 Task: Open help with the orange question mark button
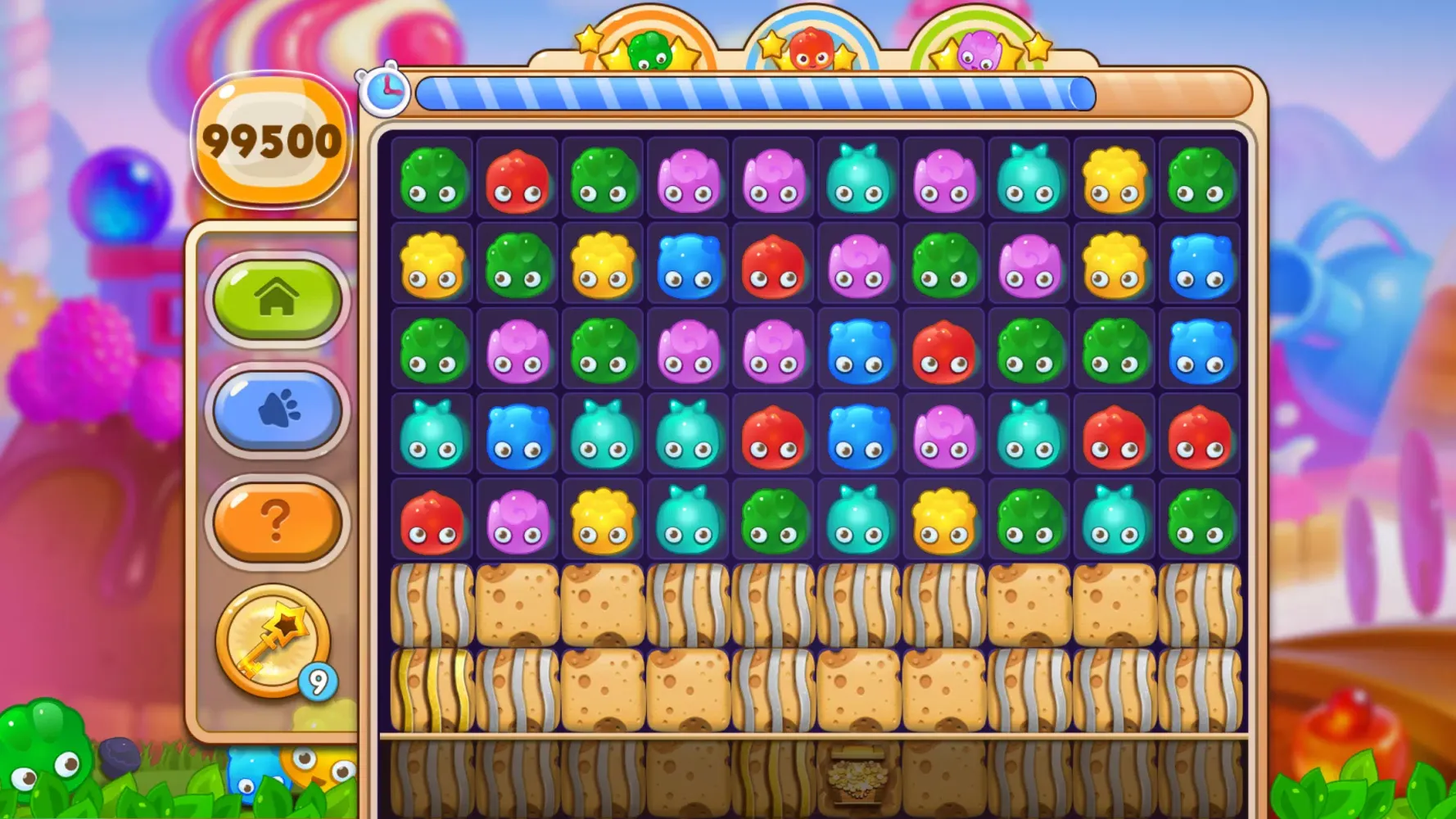[277, 521]
